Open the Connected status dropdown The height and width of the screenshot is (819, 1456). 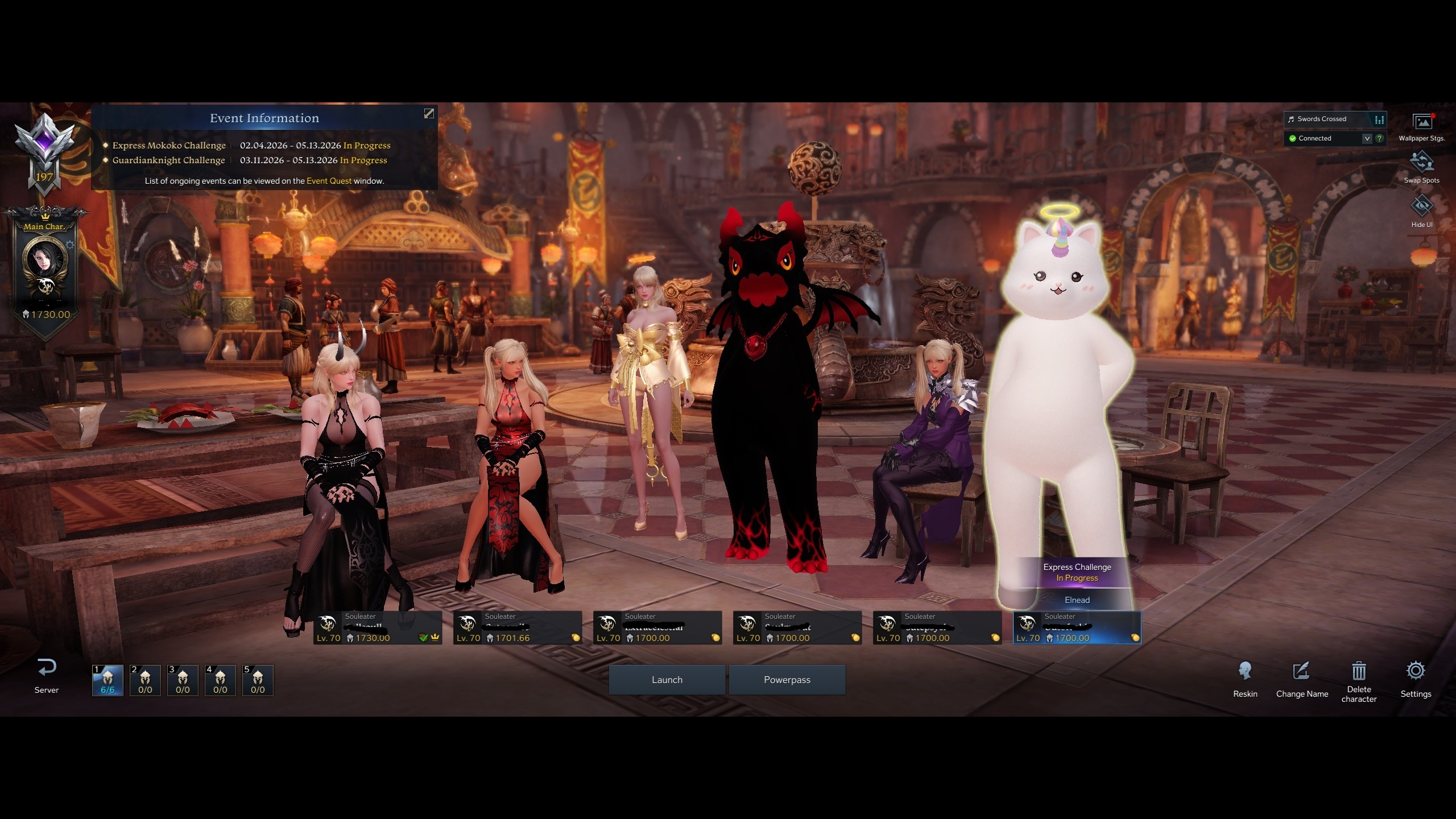pos(1367,138)
